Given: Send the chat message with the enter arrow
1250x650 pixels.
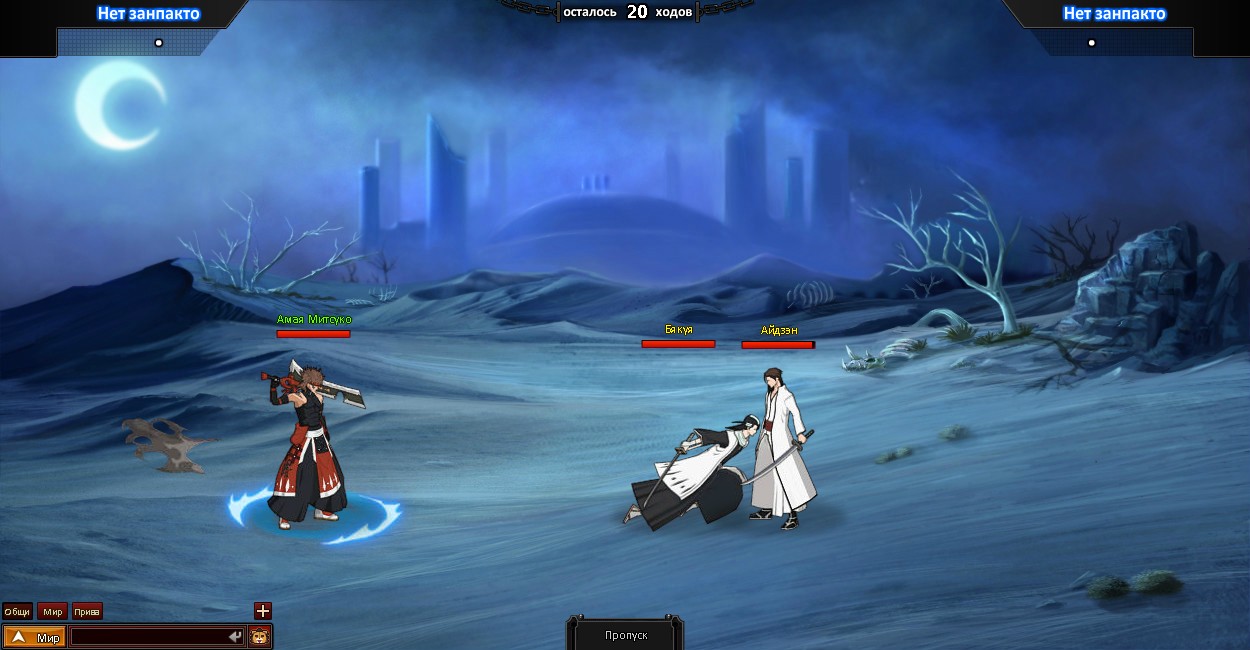Looking at the screenshot, I should [235, 637].
